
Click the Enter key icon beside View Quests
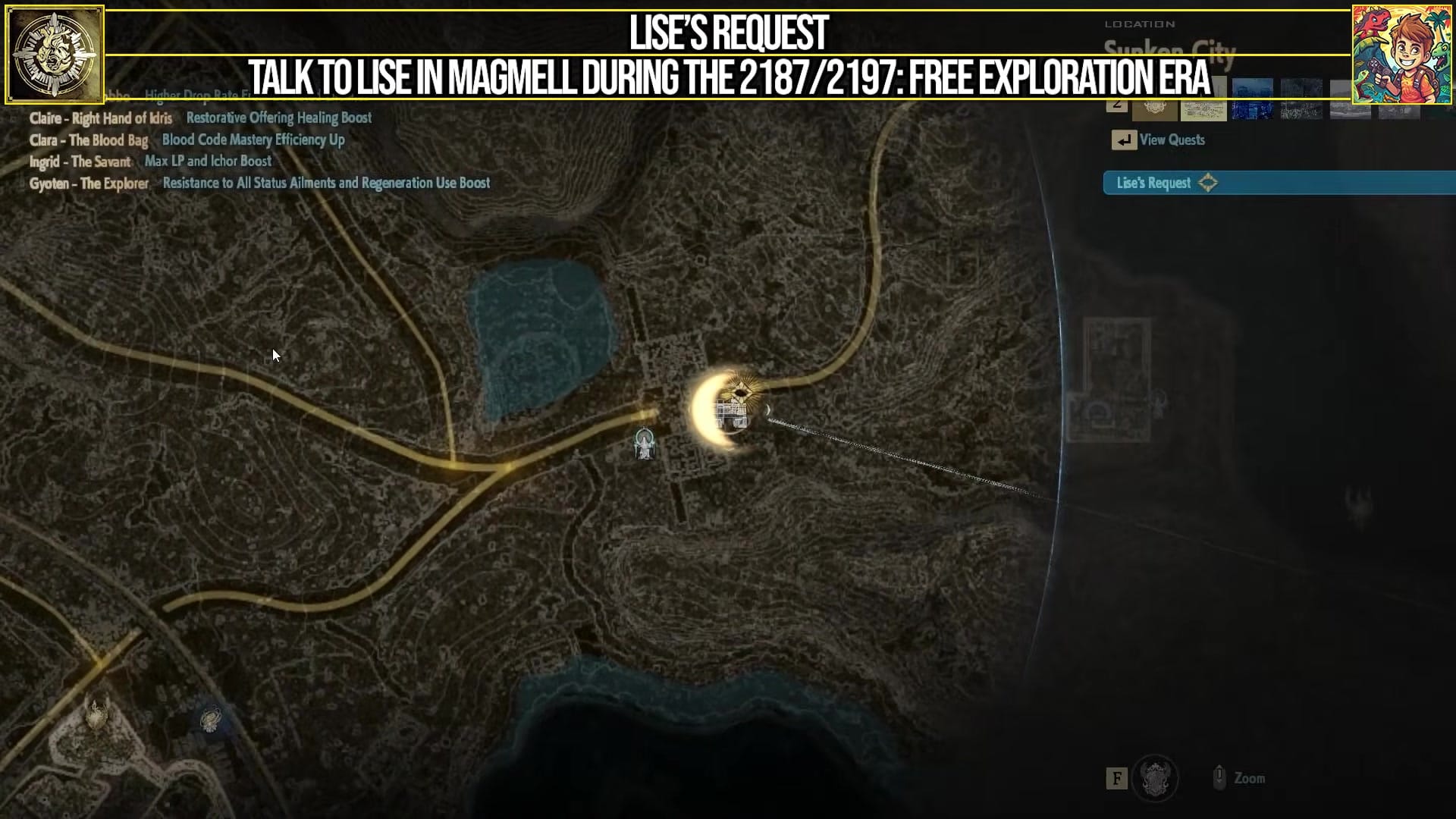1125,140
